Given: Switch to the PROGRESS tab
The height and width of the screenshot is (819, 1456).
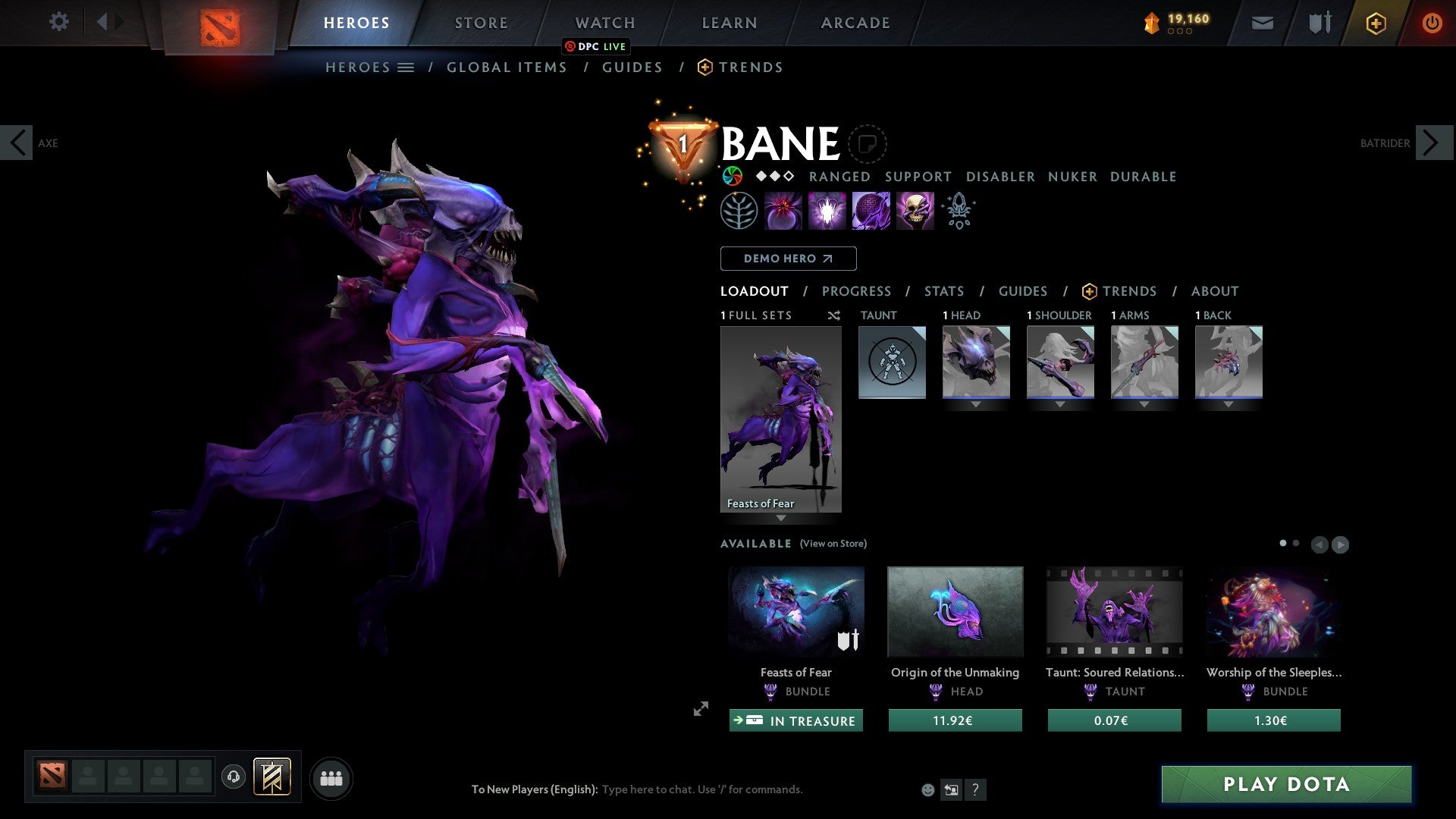Looking at the screenshot, I should point(857,290).
